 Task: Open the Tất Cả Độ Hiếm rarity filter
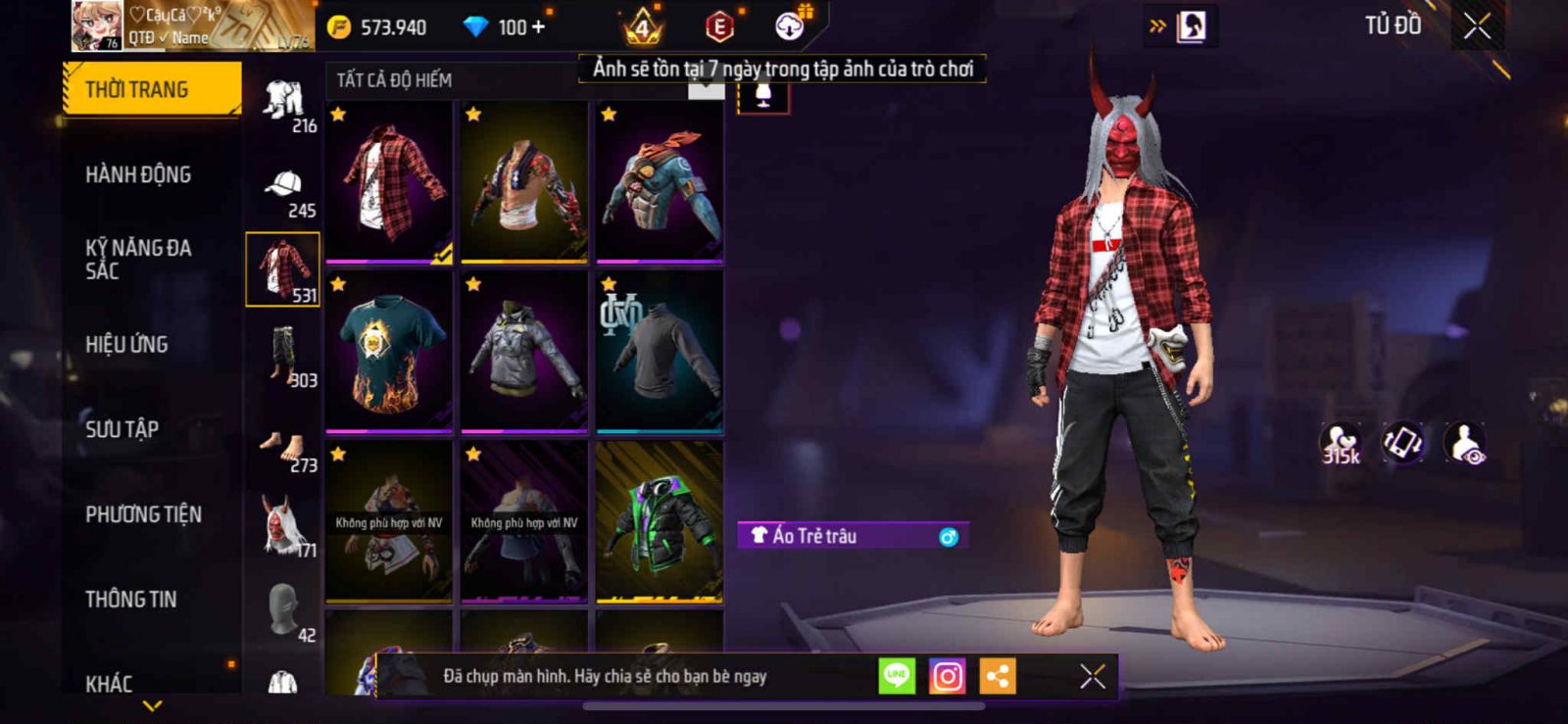click(x=394, y=80)
